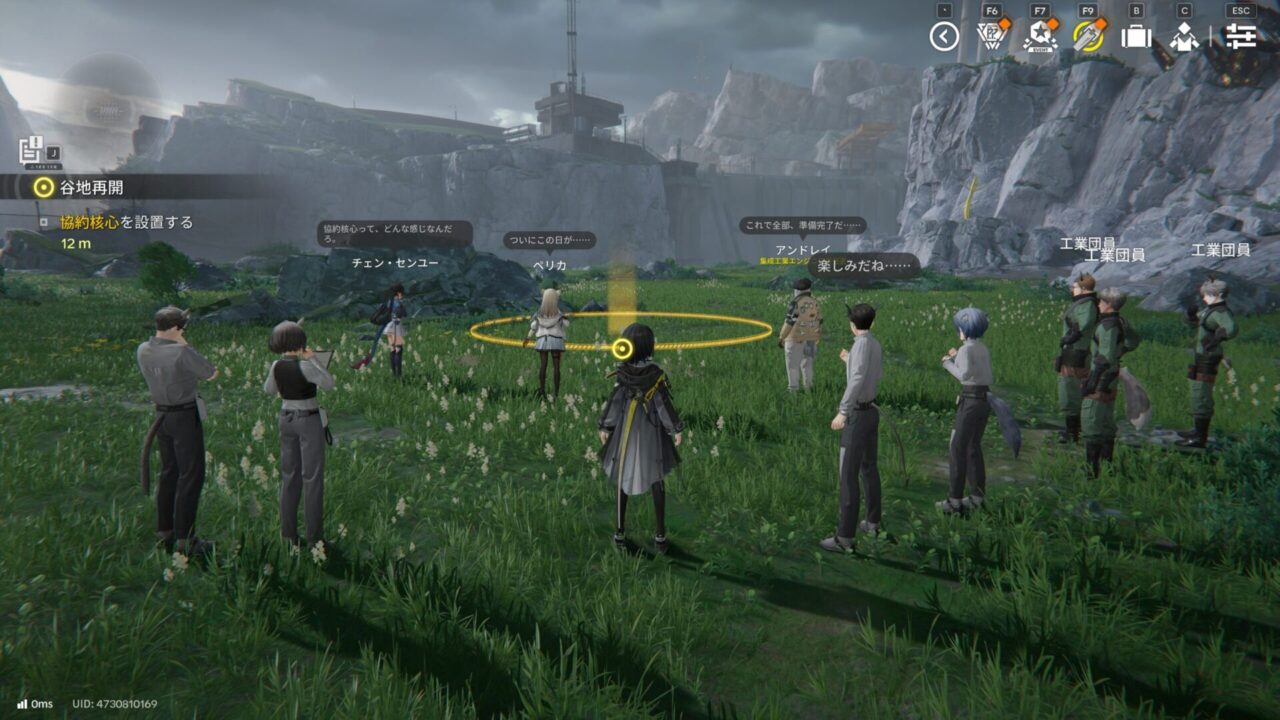Open the yellow-ringed F9 icon
This screenshot has width=1280, height=720.
[x=1088, y=36]
